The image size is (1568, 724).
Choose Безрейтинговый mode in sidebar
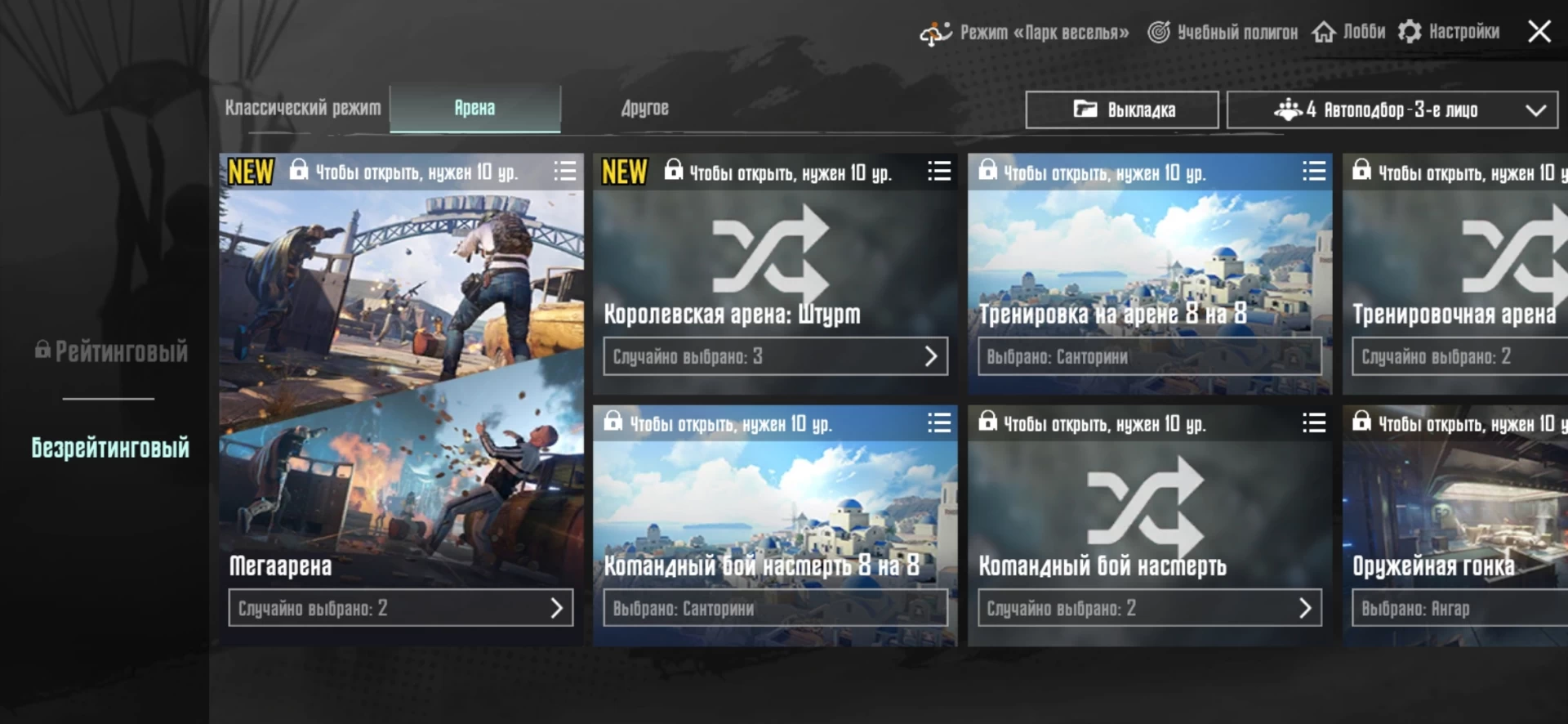click(110, 447)
